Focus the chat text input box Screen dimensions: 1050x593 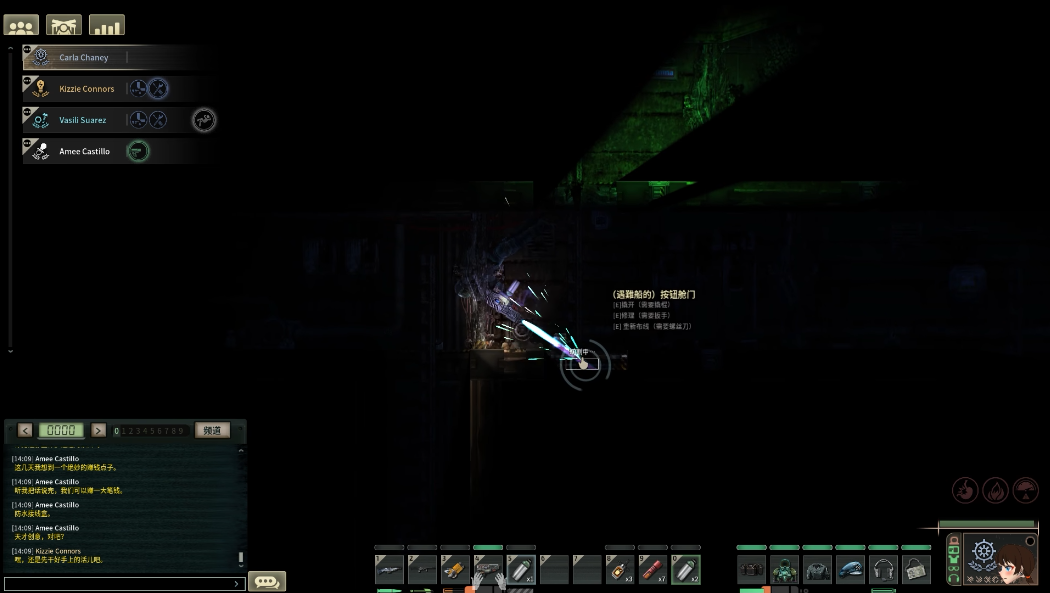coord(122,583)
